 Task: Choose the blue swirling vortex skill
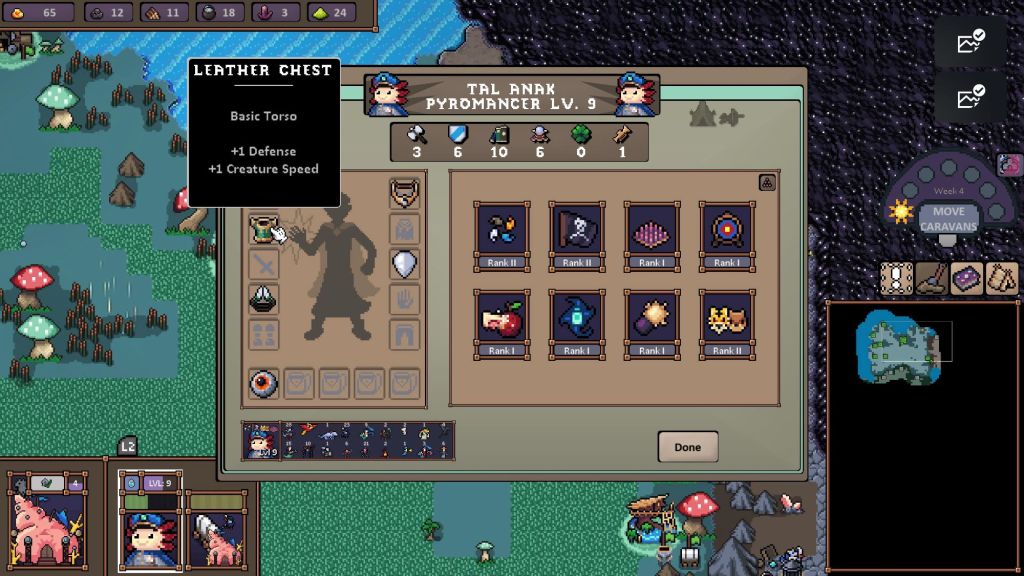click(x=576, y=317)
